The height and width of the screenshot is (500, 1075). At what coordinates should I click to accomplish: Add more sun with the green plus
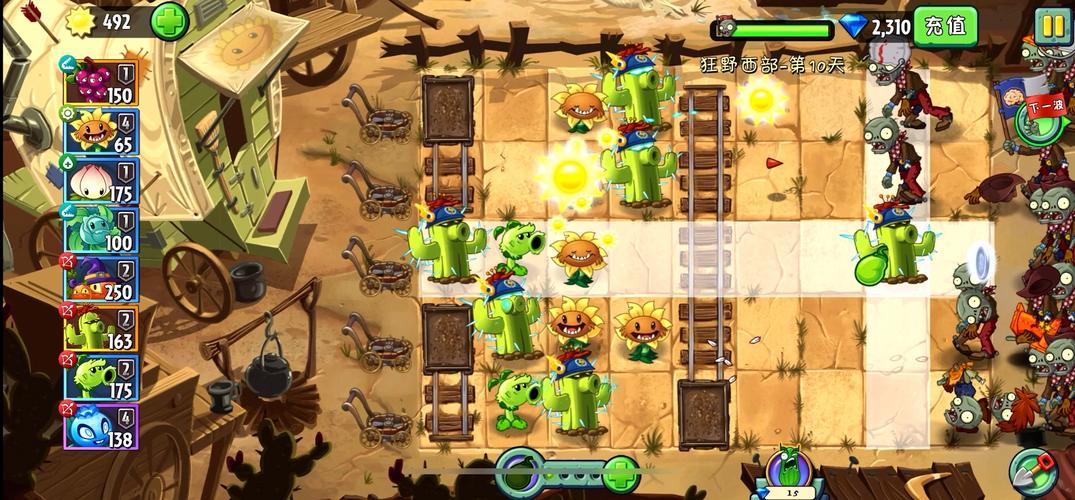[169, 21]
